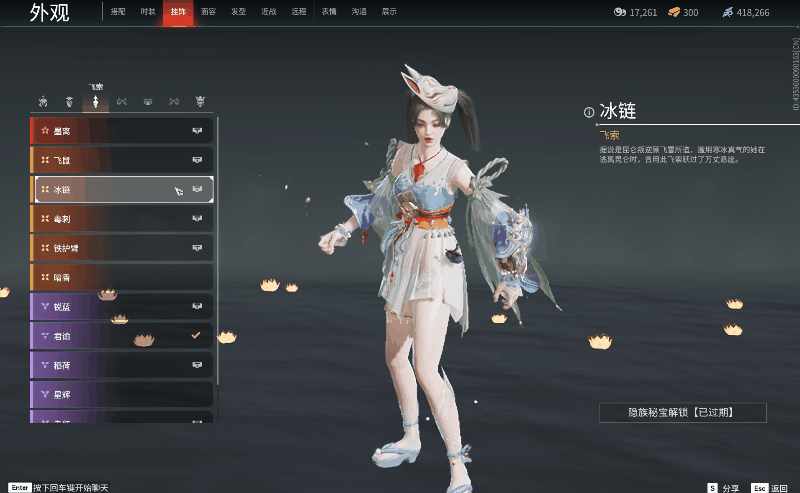
Task: Select the 面容 tab
Action: click(x=208, y=12)
